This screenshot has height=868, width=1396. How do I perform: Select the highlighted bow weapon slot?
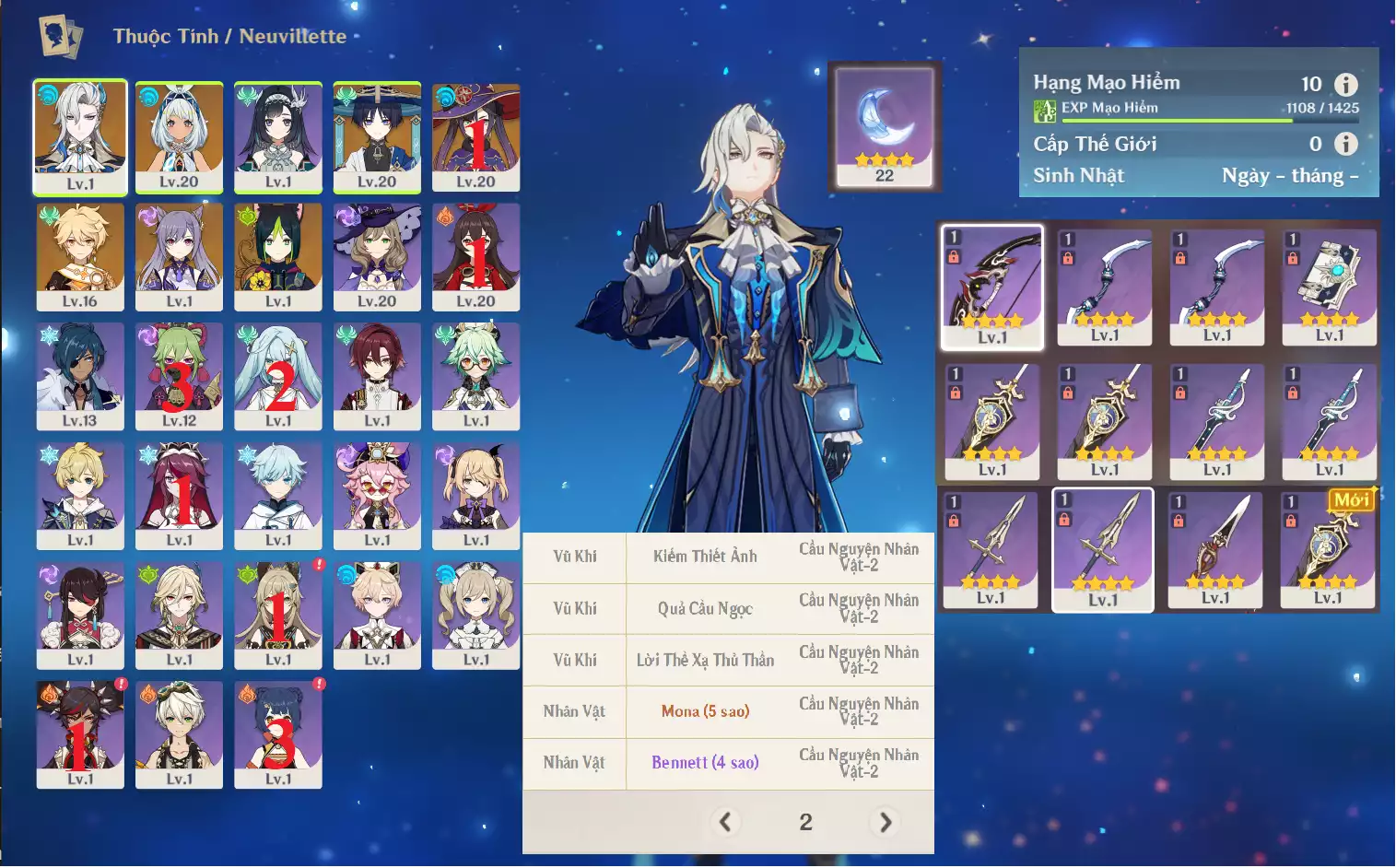[x=991, y=287]
